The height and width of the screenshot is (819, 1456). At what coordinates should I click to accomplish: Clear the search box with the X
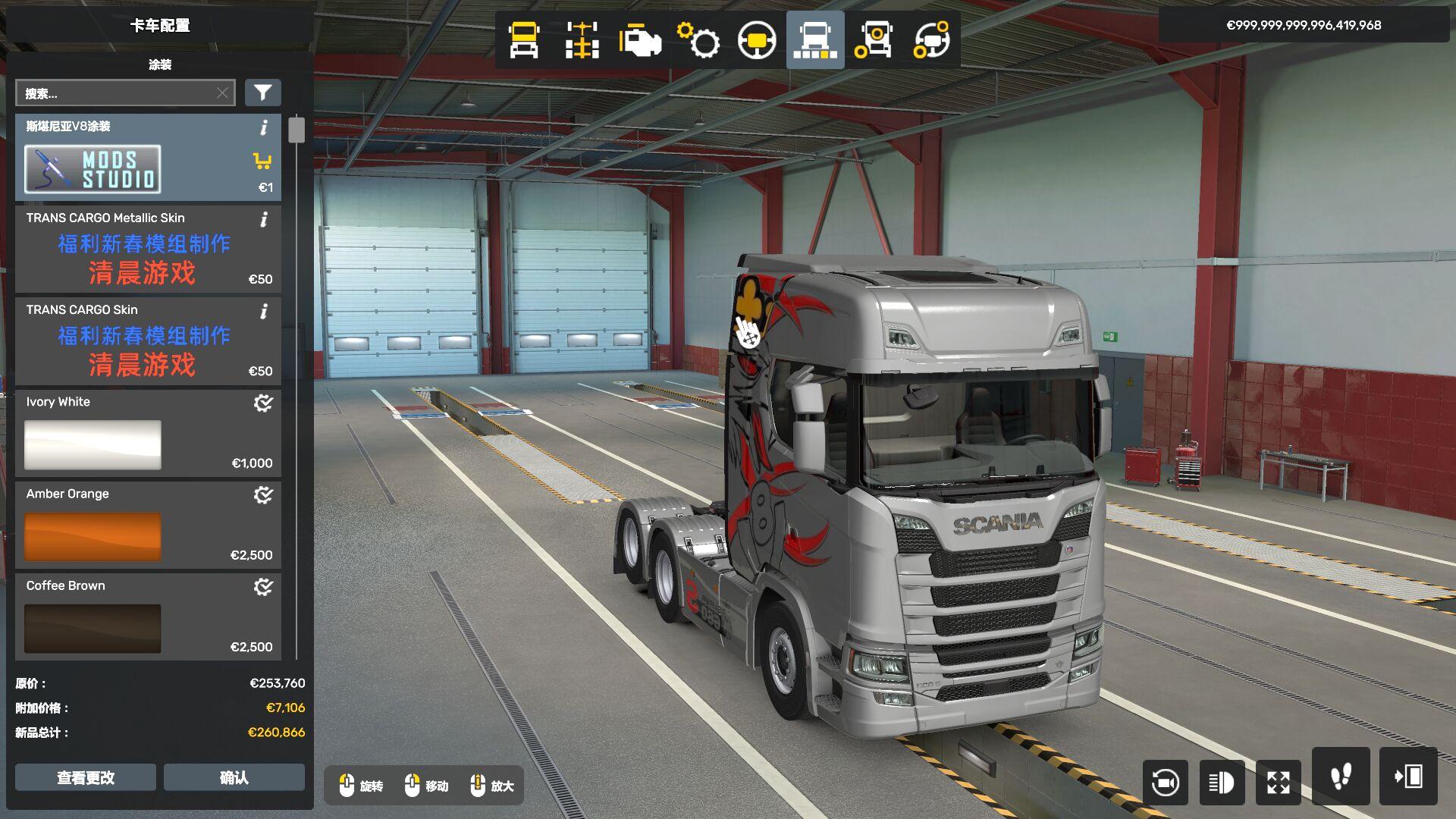point(222,93)
